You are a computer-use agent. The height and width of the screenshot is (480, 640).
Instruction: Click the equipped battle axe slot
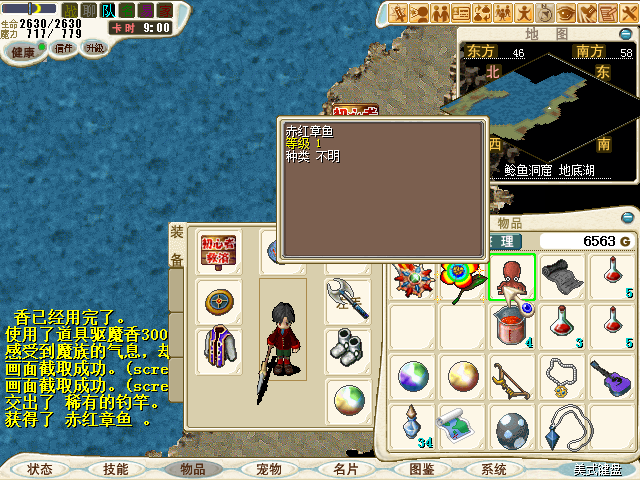(x=347, y=299)
